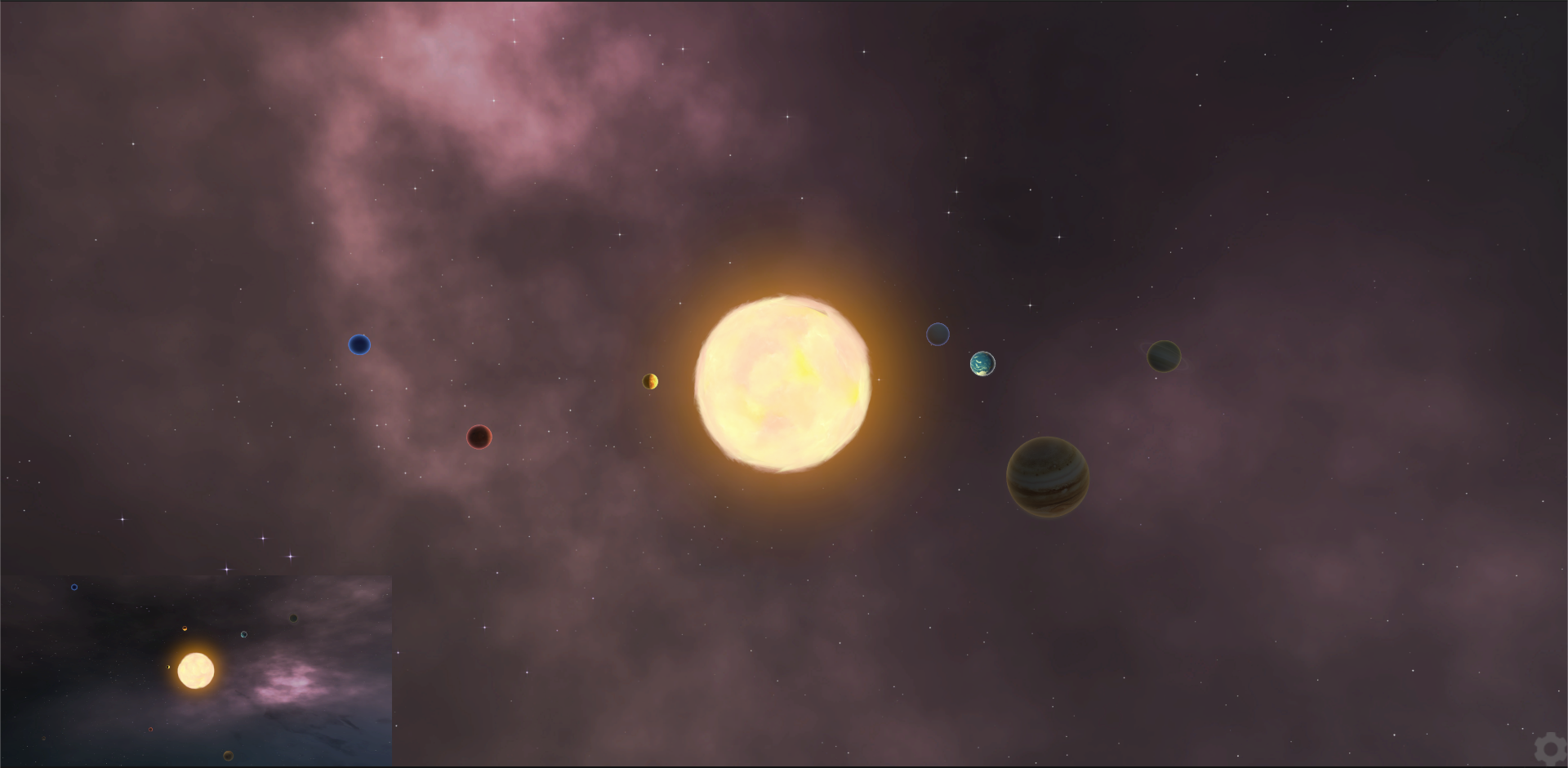The width and height of the screenshot is (1568, 768).
Task: Click the dark planet in the minimap upper right
Action: (293, 619)
